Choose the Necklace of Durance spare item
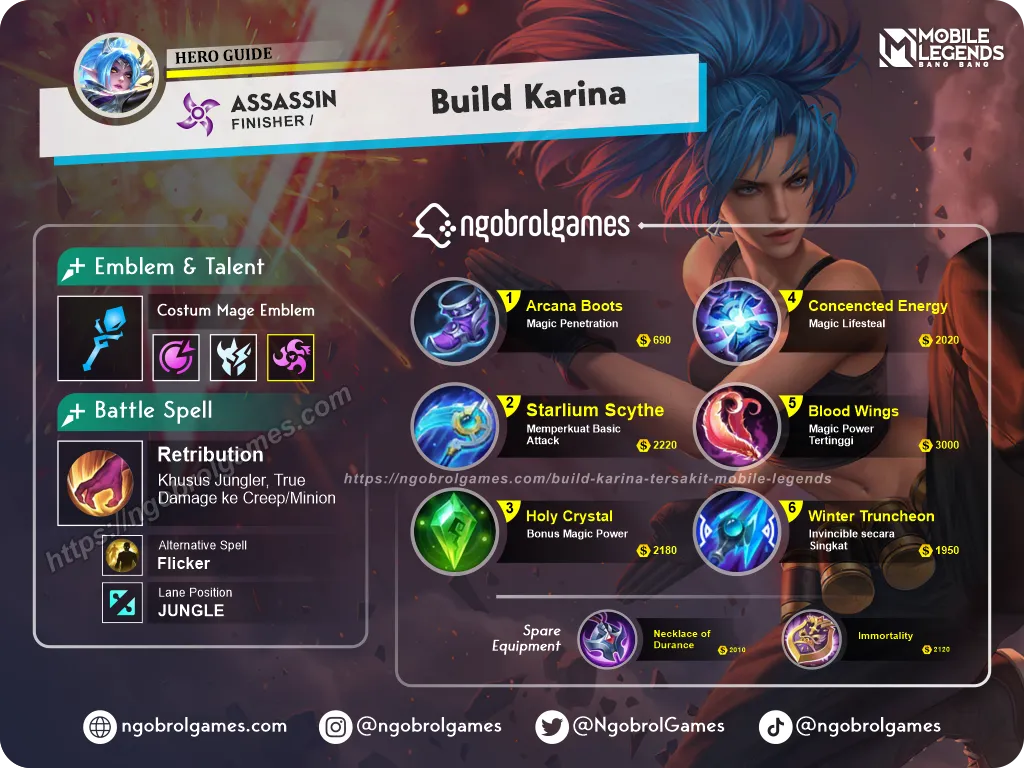 click(x=608, y=639)
